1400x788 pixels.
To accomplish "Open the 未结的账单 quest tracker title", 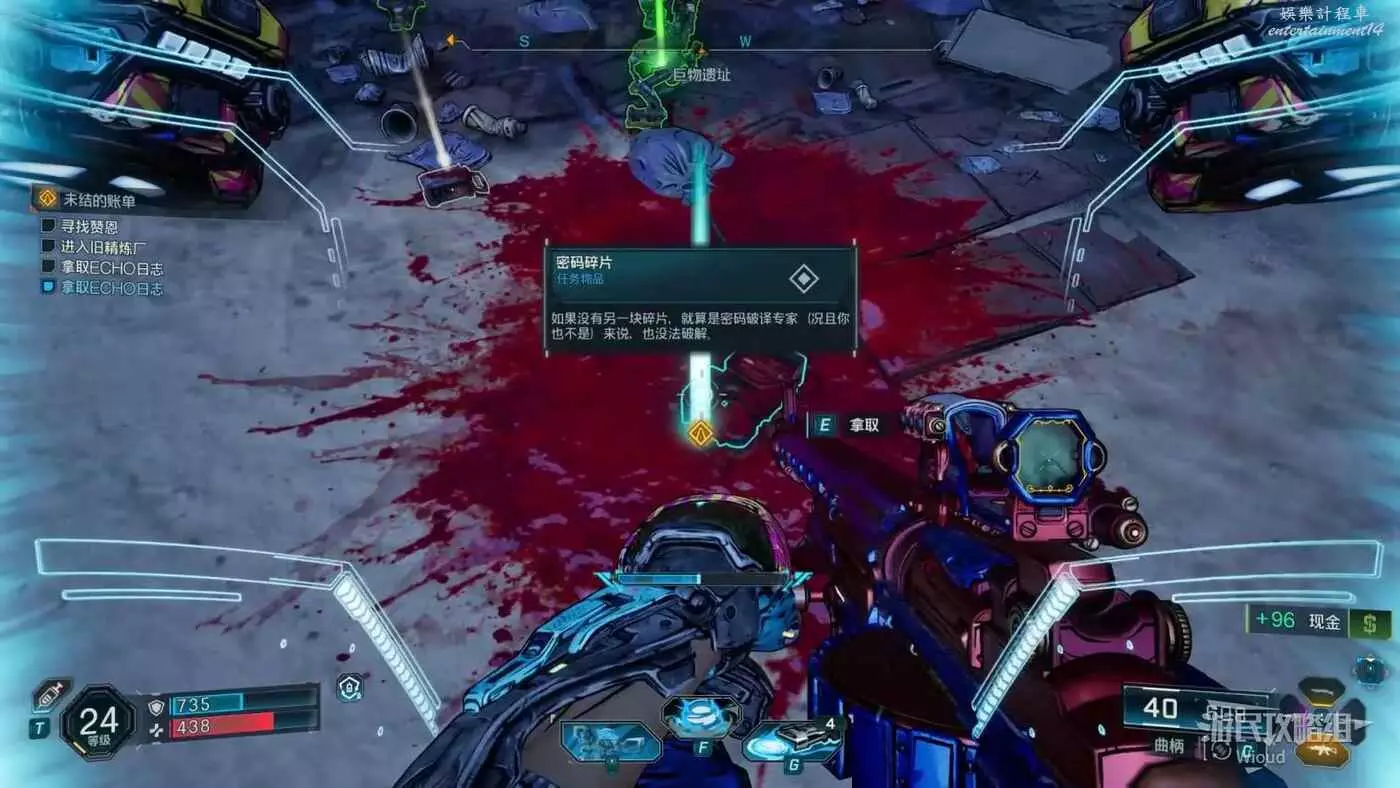I will point(98,201).
